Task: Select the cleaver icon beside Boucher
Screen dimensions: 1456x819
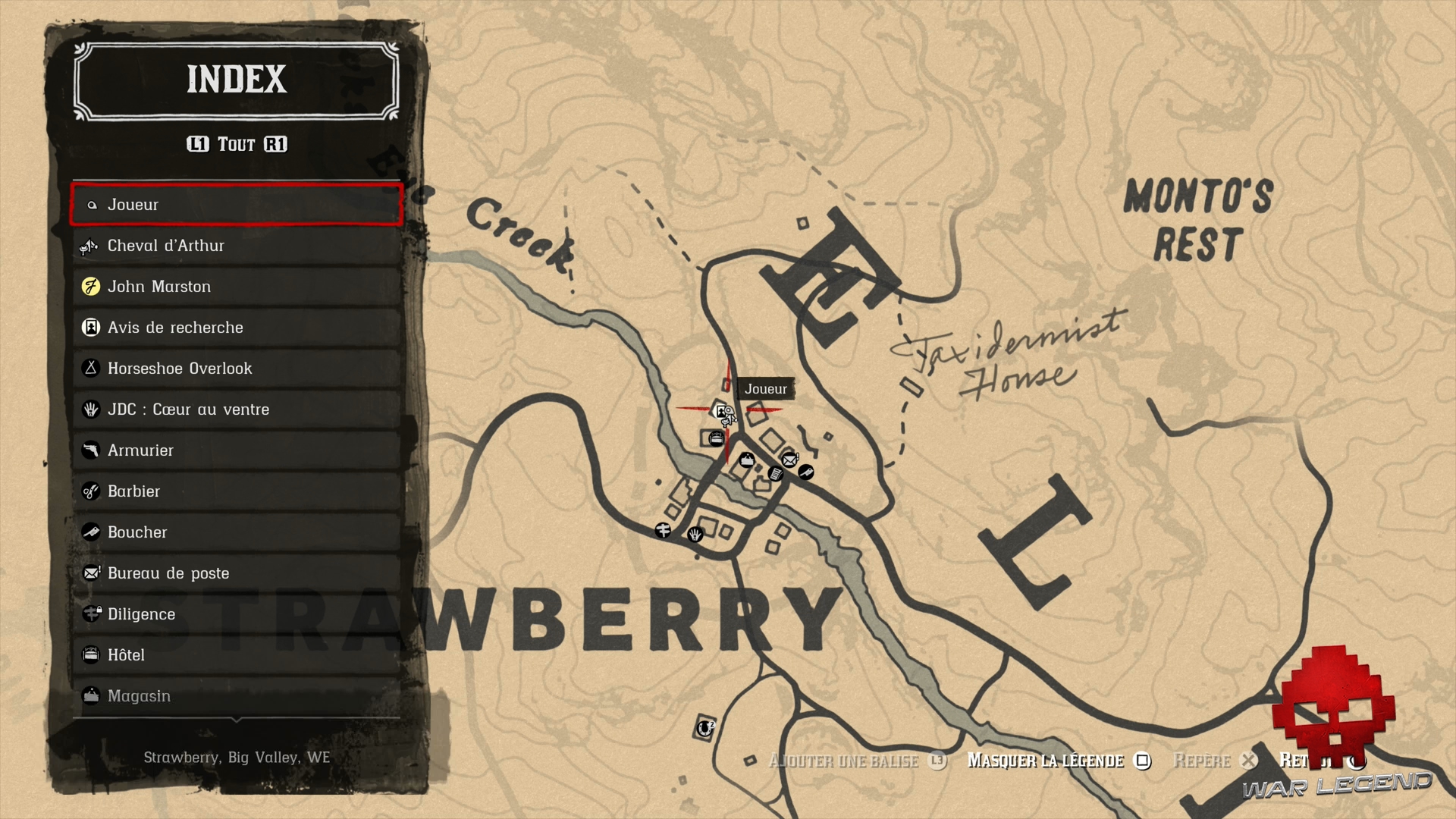Action: pyautogui.click(x=90, y=532)
